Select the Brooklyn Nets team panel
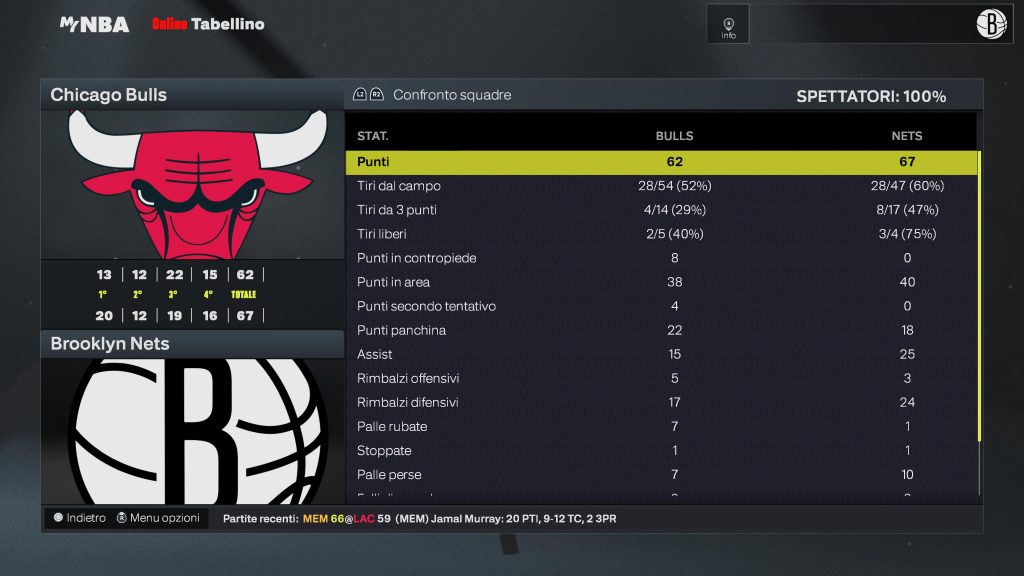 coord(192,344)
